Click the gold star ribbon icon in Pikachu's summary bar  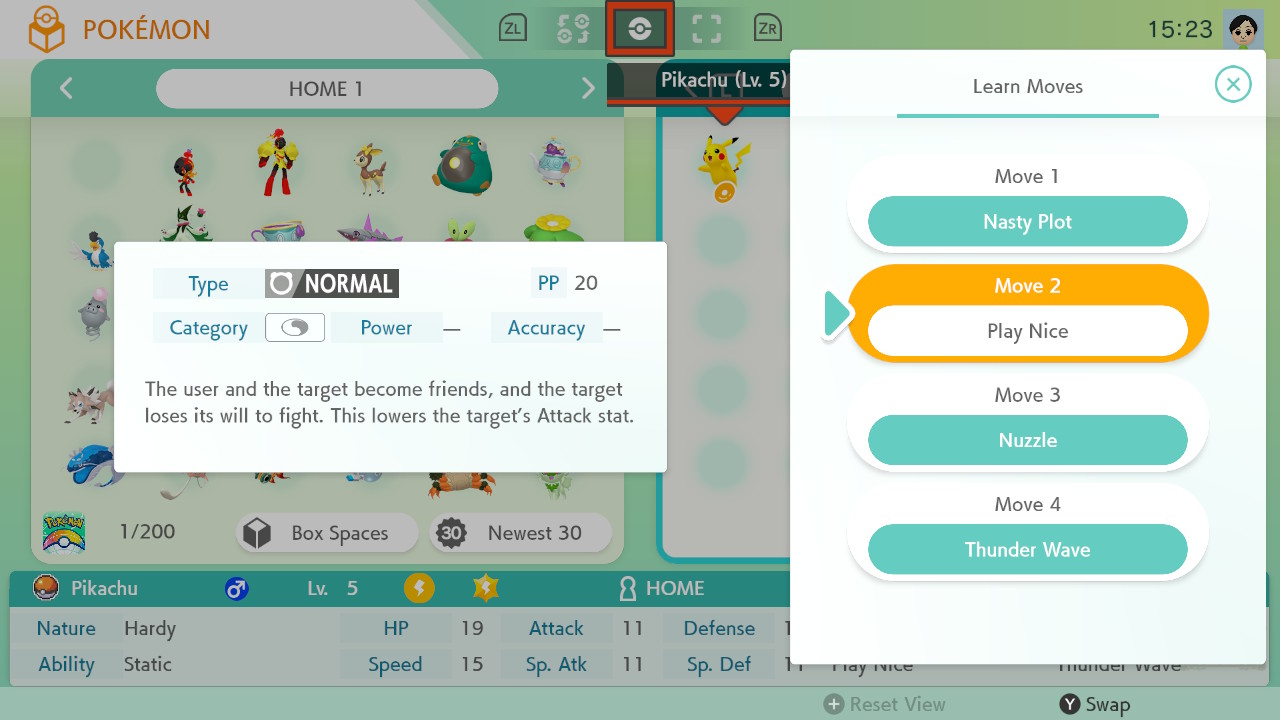[485, 589]
